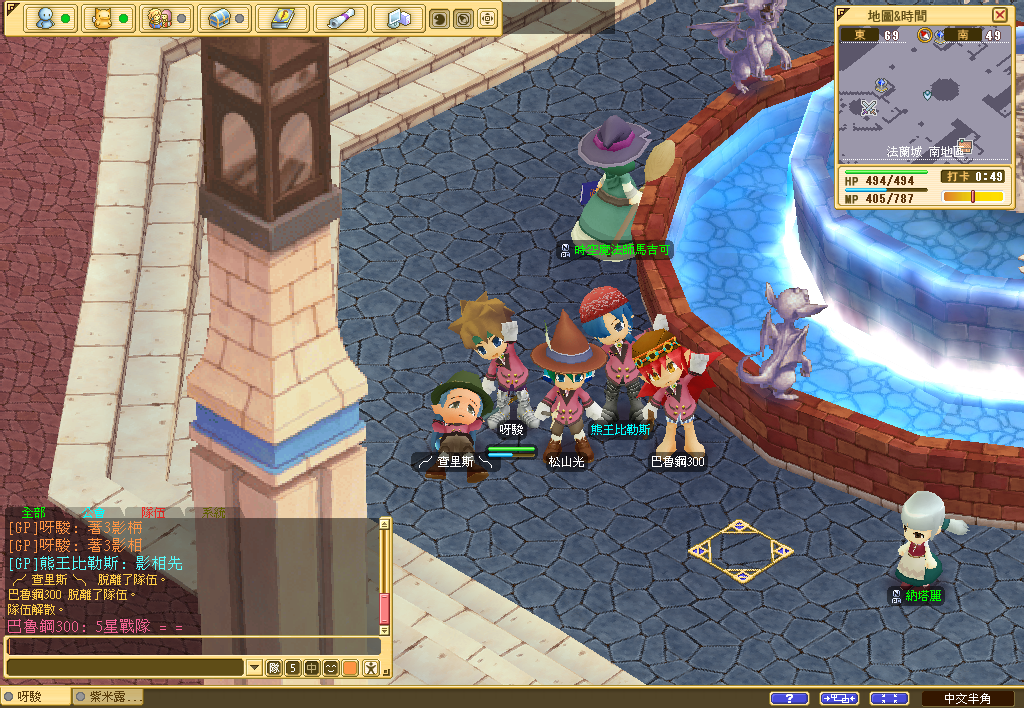Switch to the 隊伍 party chat tab

pyautogui.click(x=153, y=512)
